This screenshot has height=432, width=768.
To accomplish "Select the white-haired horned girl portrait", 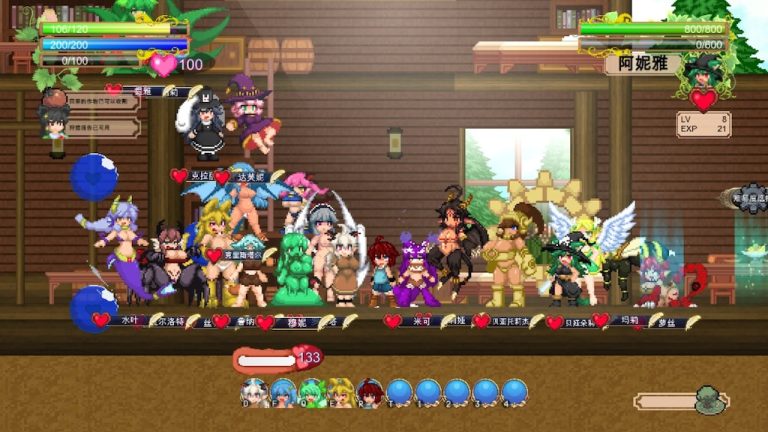I will 255,390.
